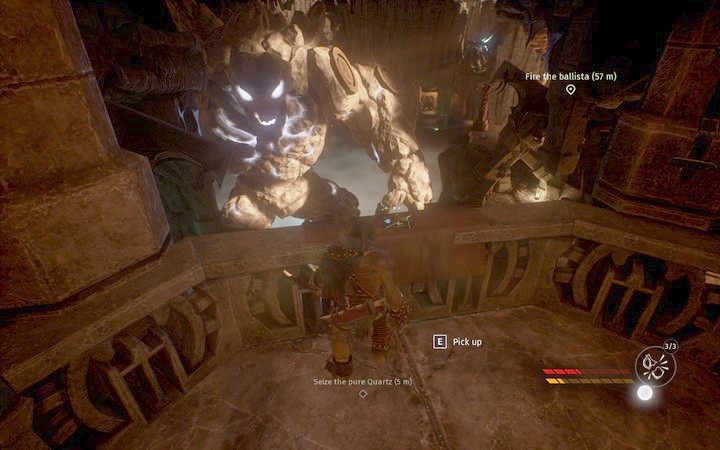Click the circular ability icon showing 3/3
The width and height of the screenshot is (720, 450).
[656, 363]
